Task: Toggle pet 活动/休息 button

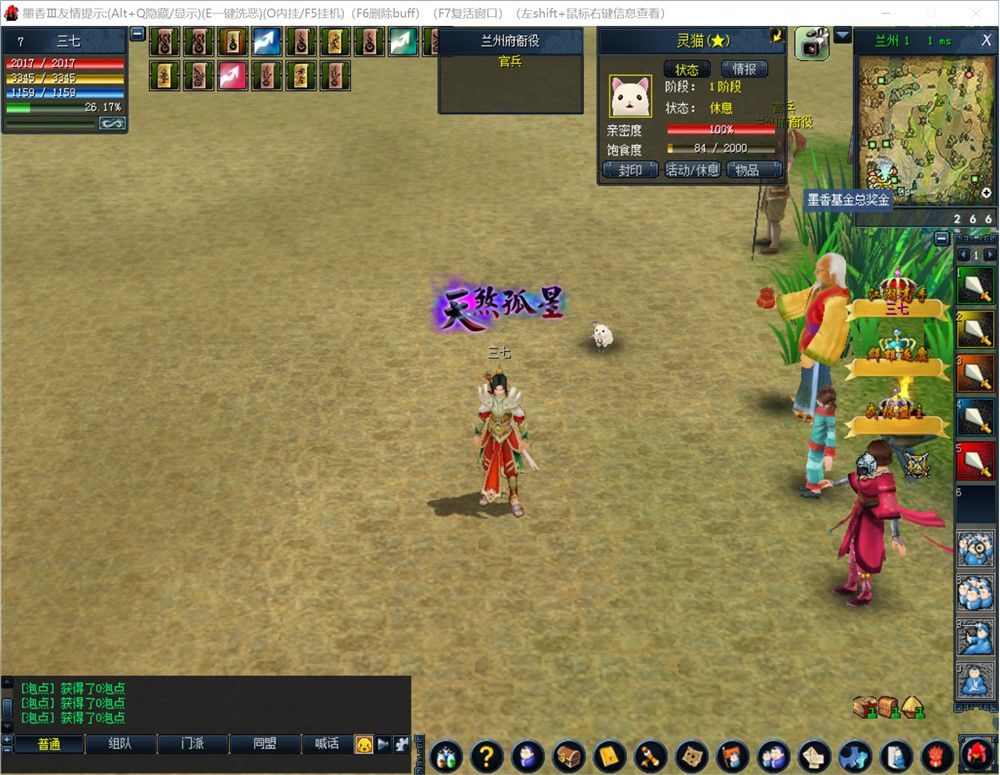Action: [x=692, y=170]
